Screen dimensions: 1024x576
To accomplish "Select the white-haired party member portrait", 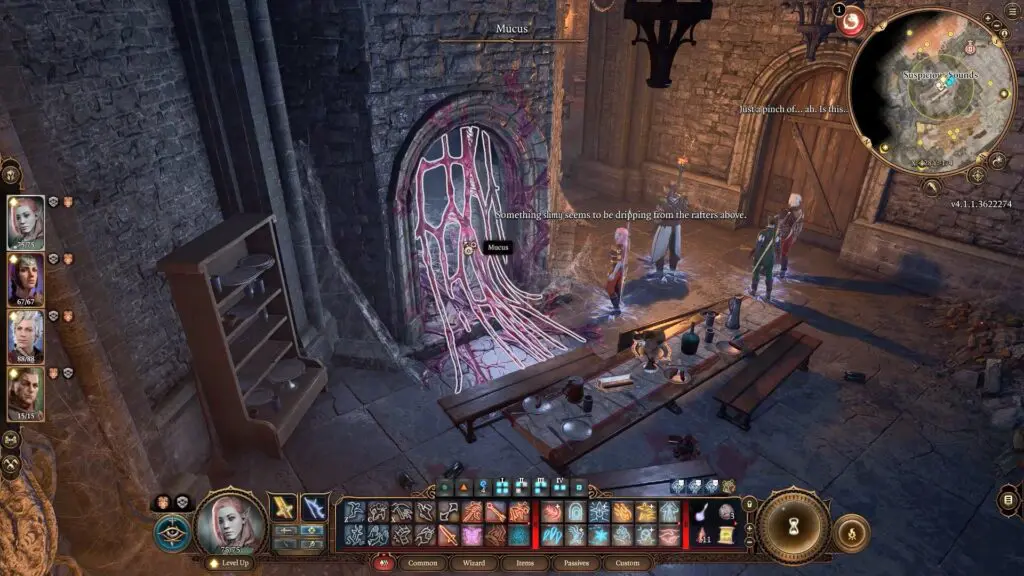I will pos(26,336).
